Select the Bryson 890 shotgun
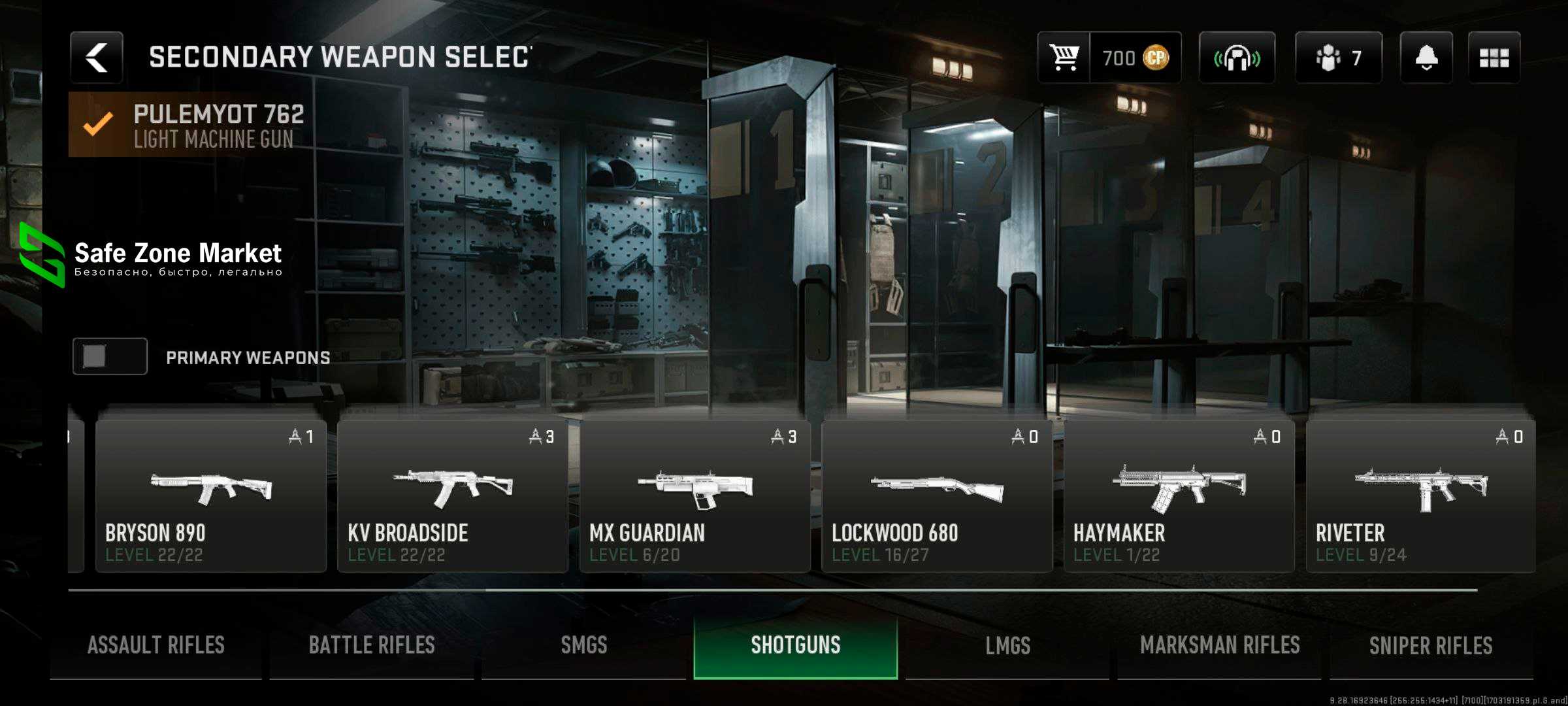The image size is (1568, 706). [x=210, y=497]
